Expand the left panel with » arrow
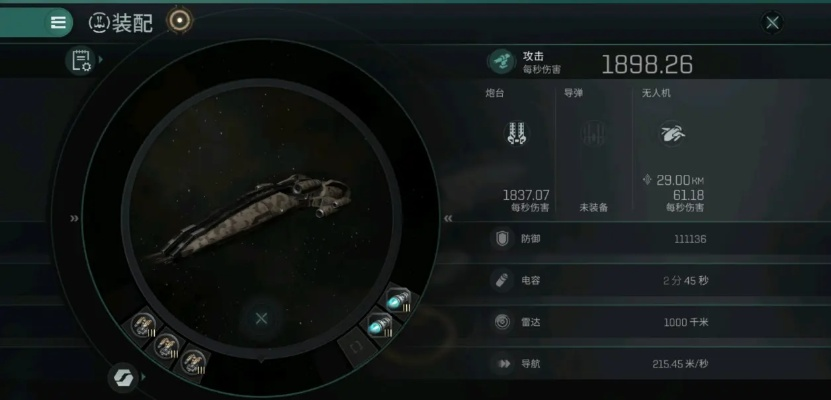The height and width of the screenshot is (400, 831). pos(74,218)
